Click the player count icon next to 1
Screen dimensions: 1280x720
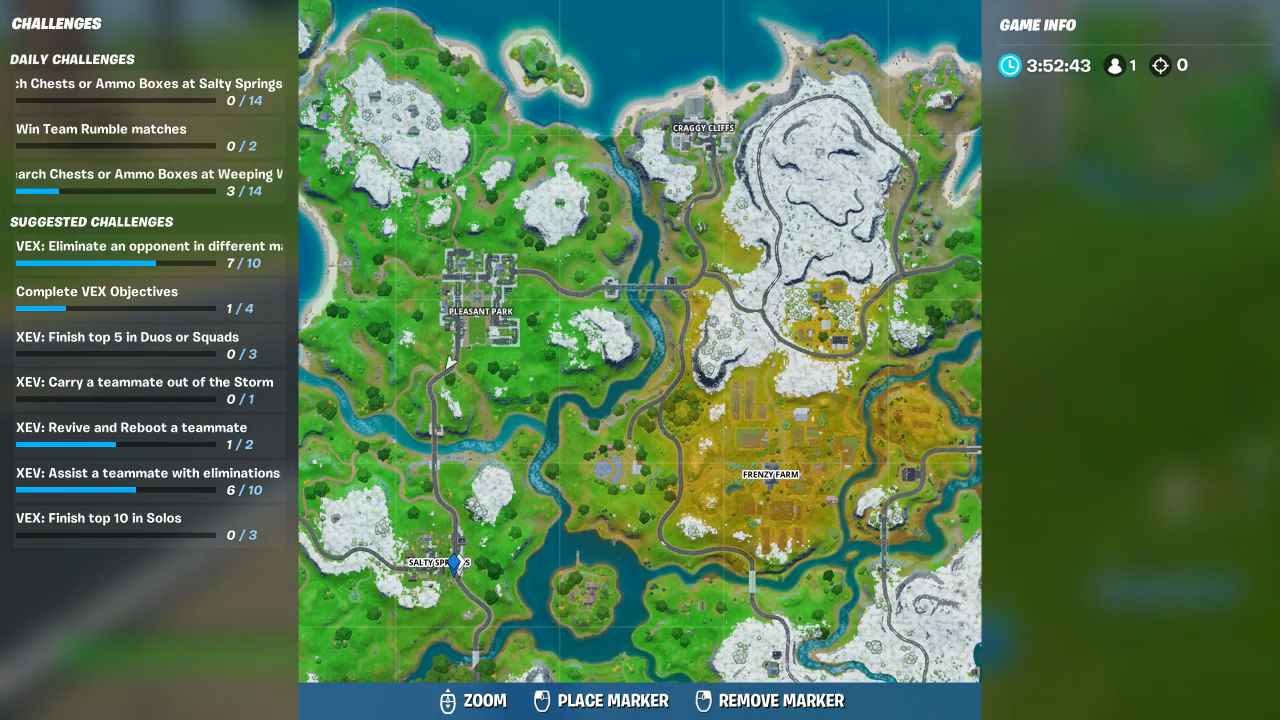pyautogui.click(x=1113, y=65)
